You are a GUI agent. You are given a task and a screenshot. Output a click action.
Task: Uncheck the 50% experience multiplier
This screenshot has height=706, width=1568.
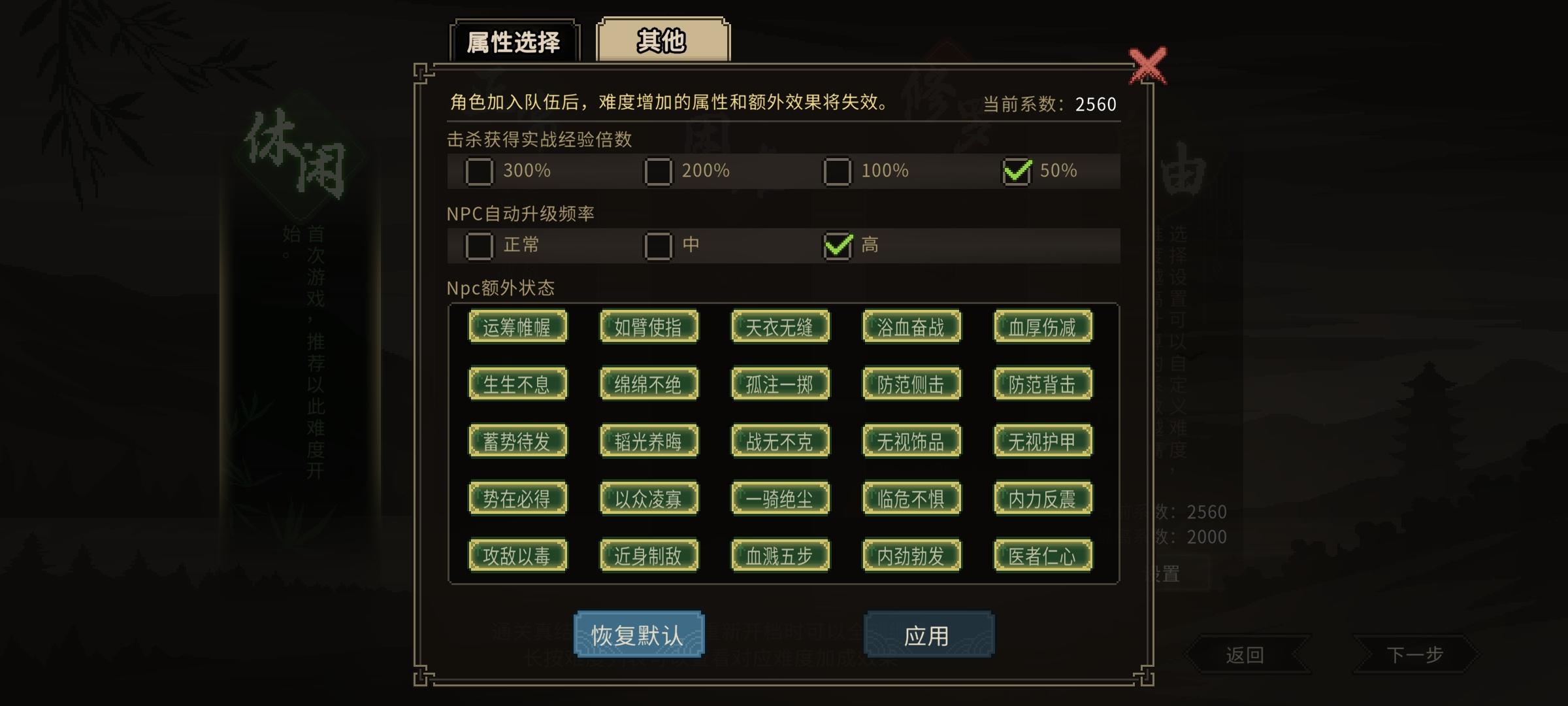coord(1017,172)
